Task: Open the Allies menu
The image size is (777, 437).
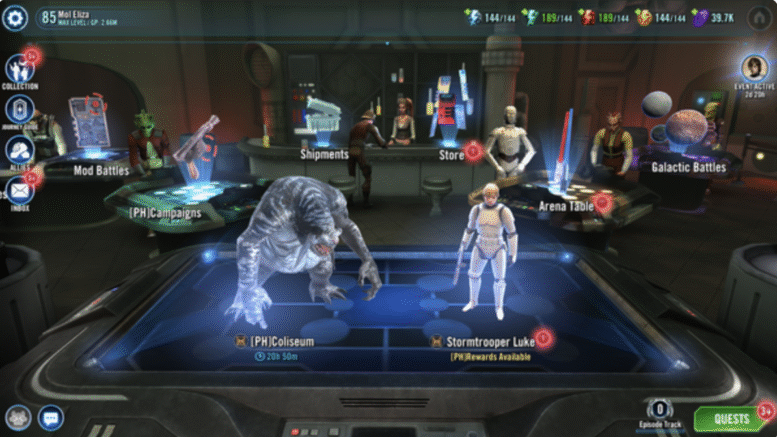Action: tap(19, 152)
